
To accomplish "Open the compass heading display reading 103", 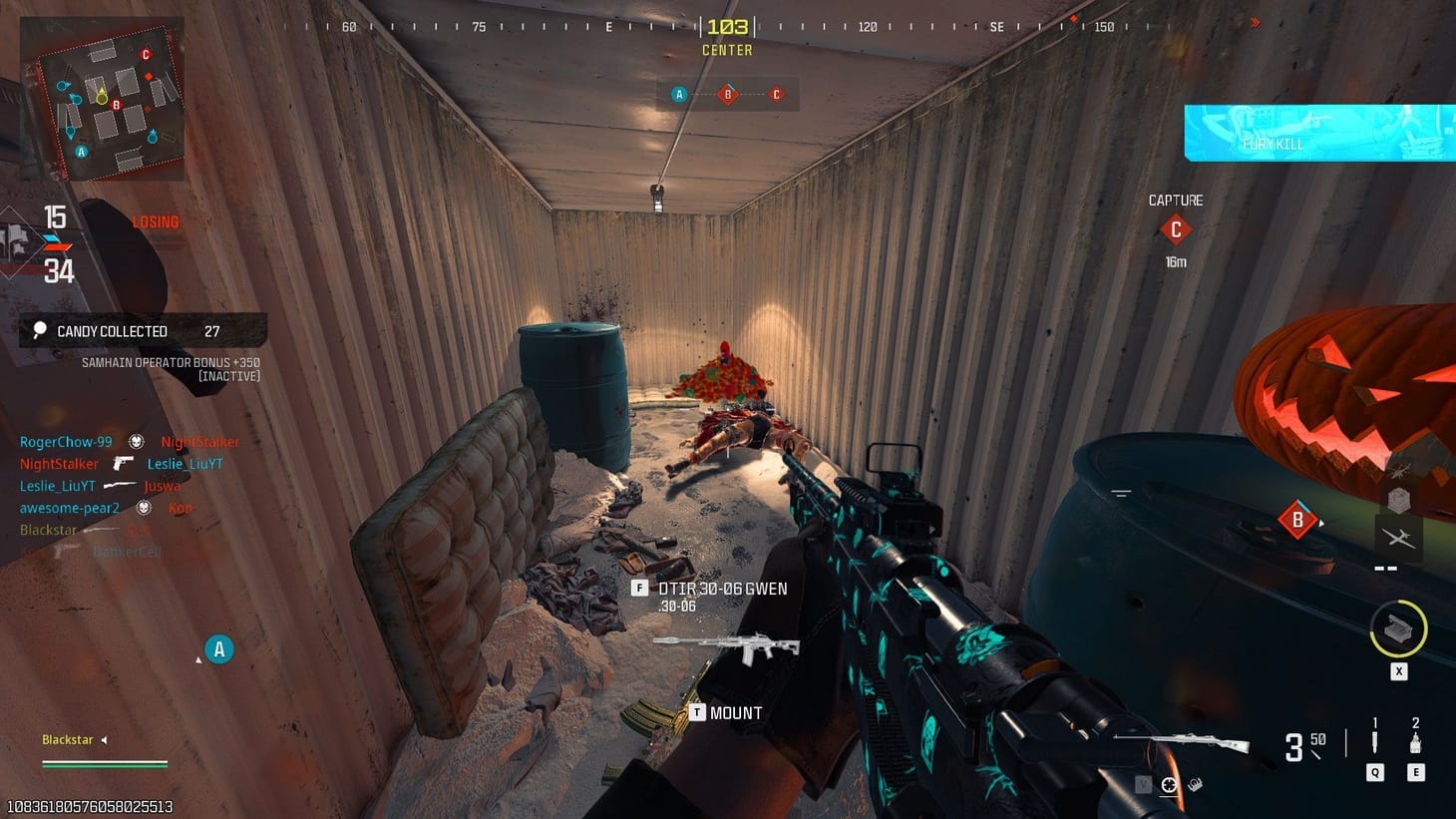I will (727, 27).
